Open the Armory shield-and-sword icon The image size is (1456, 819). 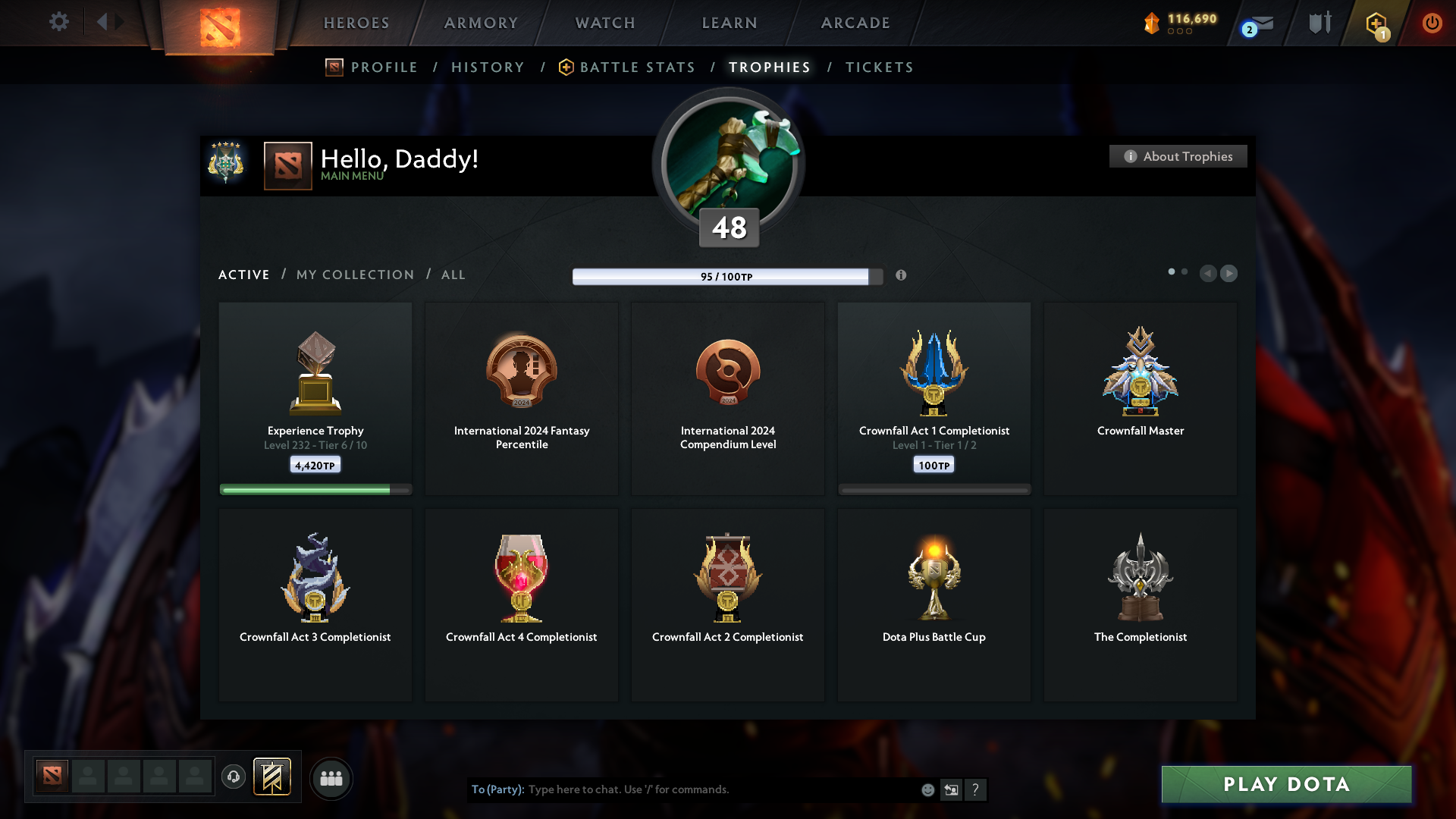[1319, 23]
